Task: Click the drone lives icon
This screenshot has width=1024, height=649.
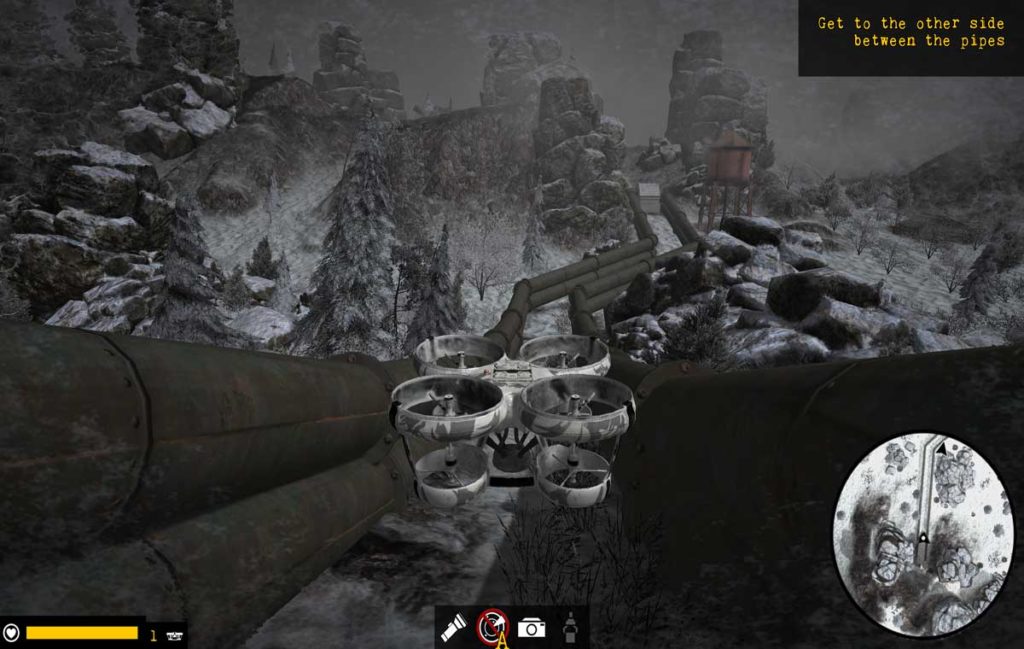Action: point(176,634)
